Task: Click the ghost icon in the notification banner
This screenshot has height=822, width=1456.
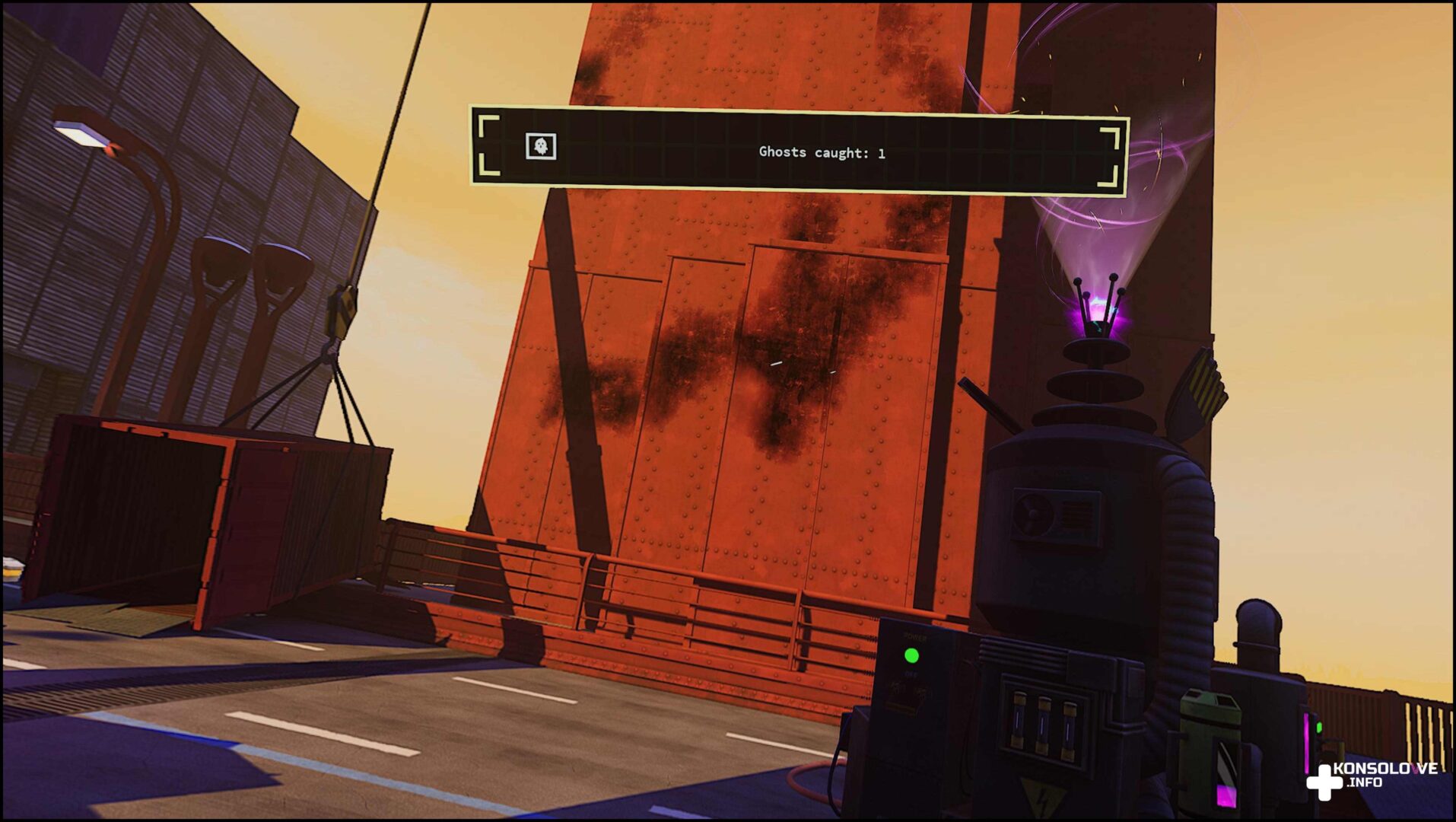Action: [541, 146]
